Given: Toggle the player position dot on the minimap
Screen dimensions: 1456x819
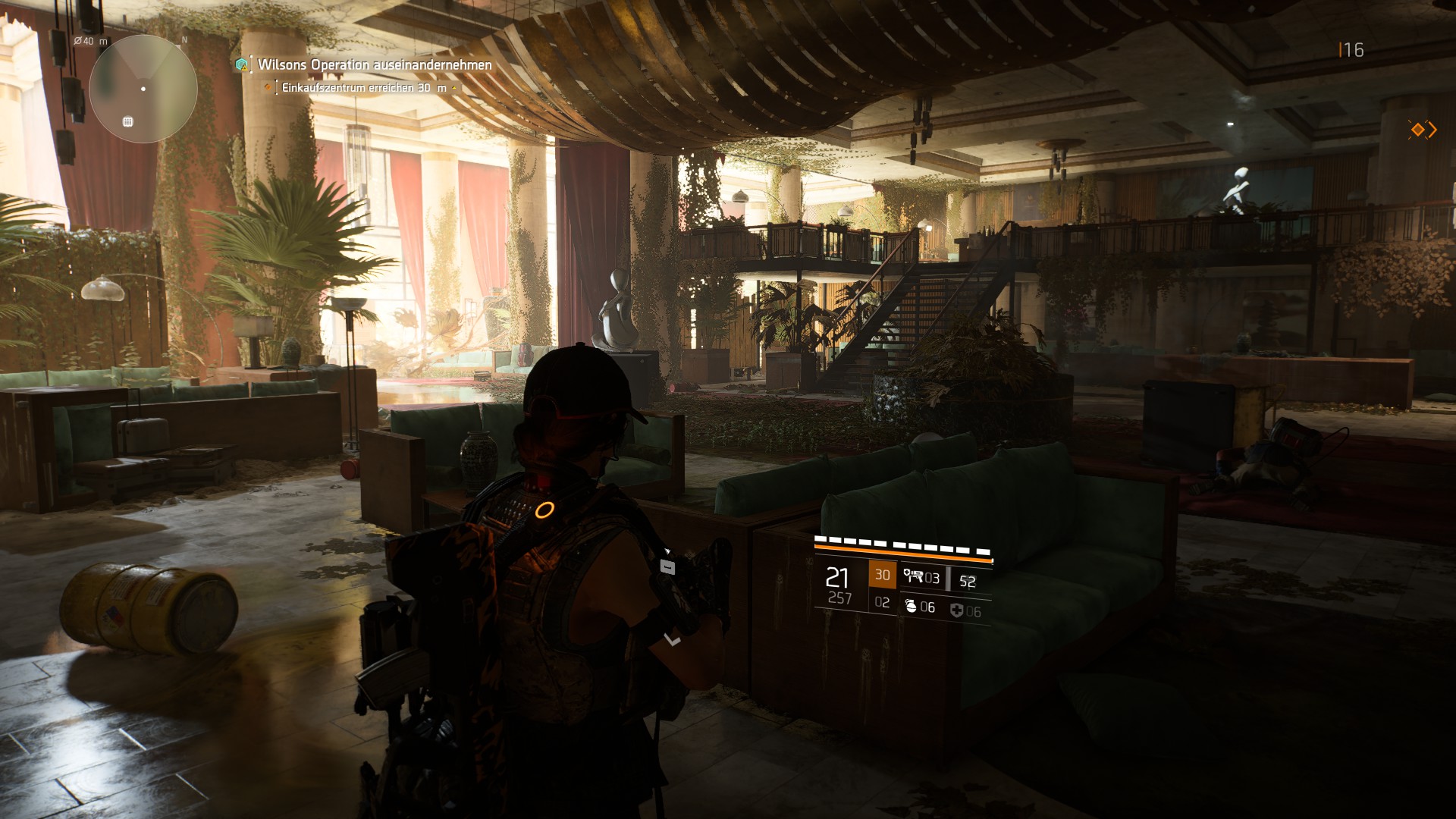Looking at the screenshot, I should pos(142,89).
